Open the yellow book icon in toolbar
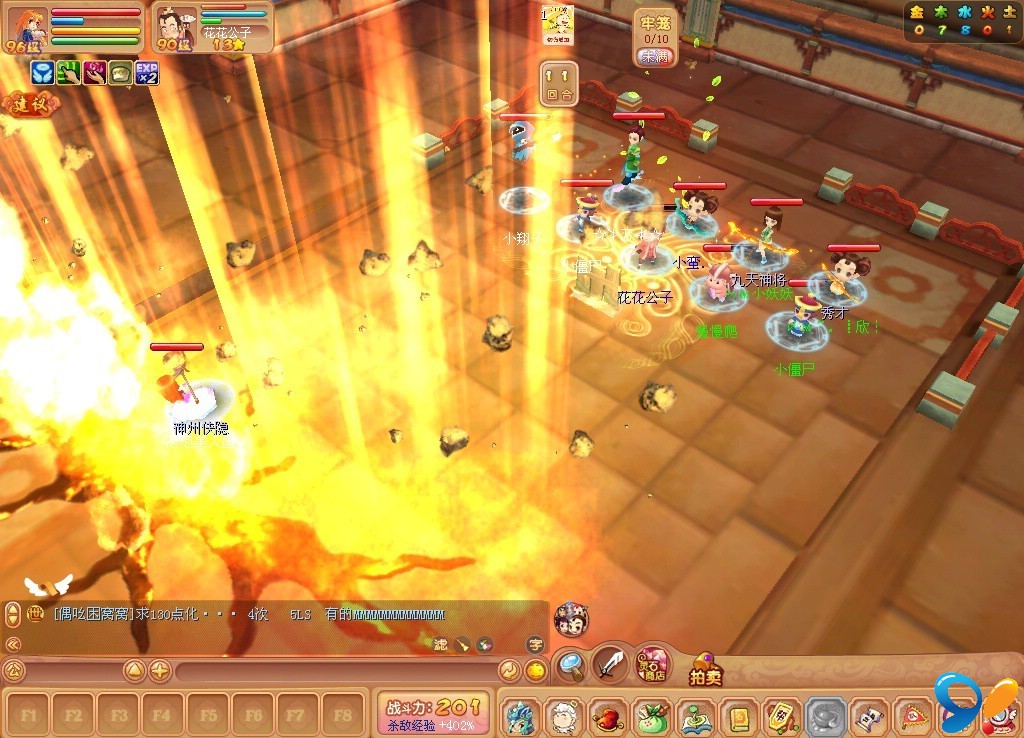This screenshot has width=1024, height=738. click(738, 717)
